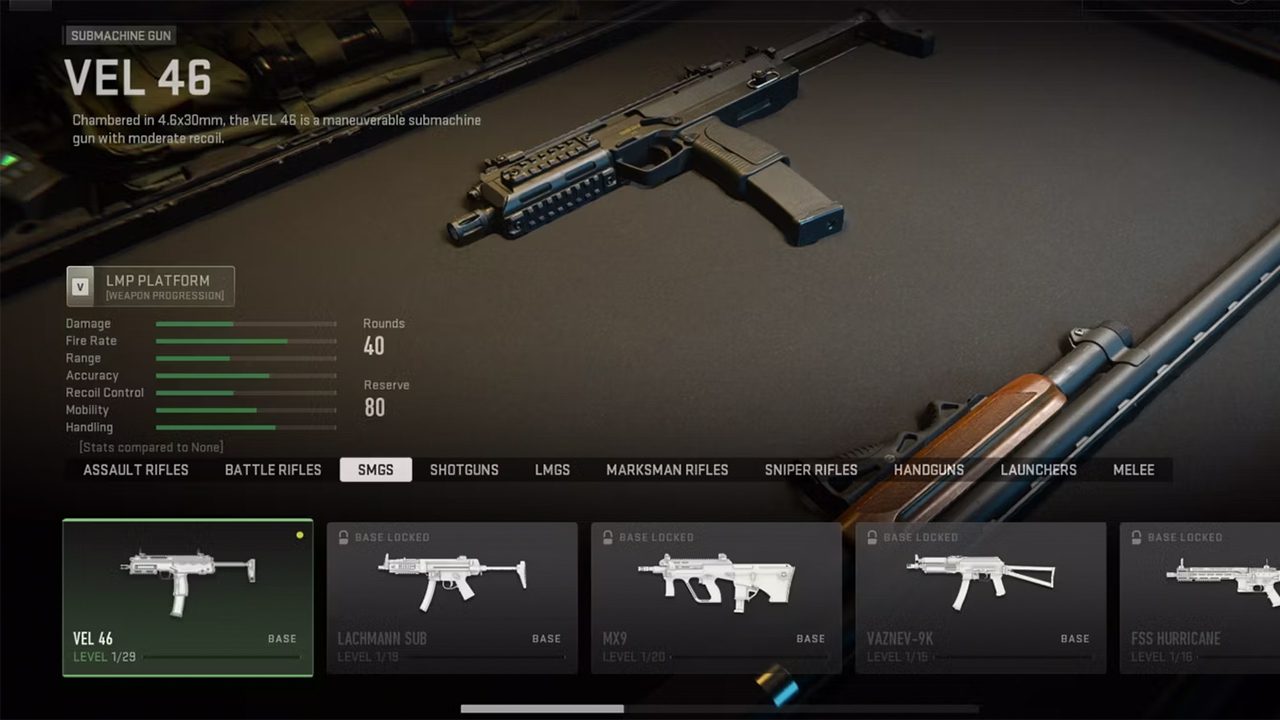This screenshot has height=720, width=1280.
Task: Choose the locked Lachmann Sub tile
Action: click(x=452, y=597)
